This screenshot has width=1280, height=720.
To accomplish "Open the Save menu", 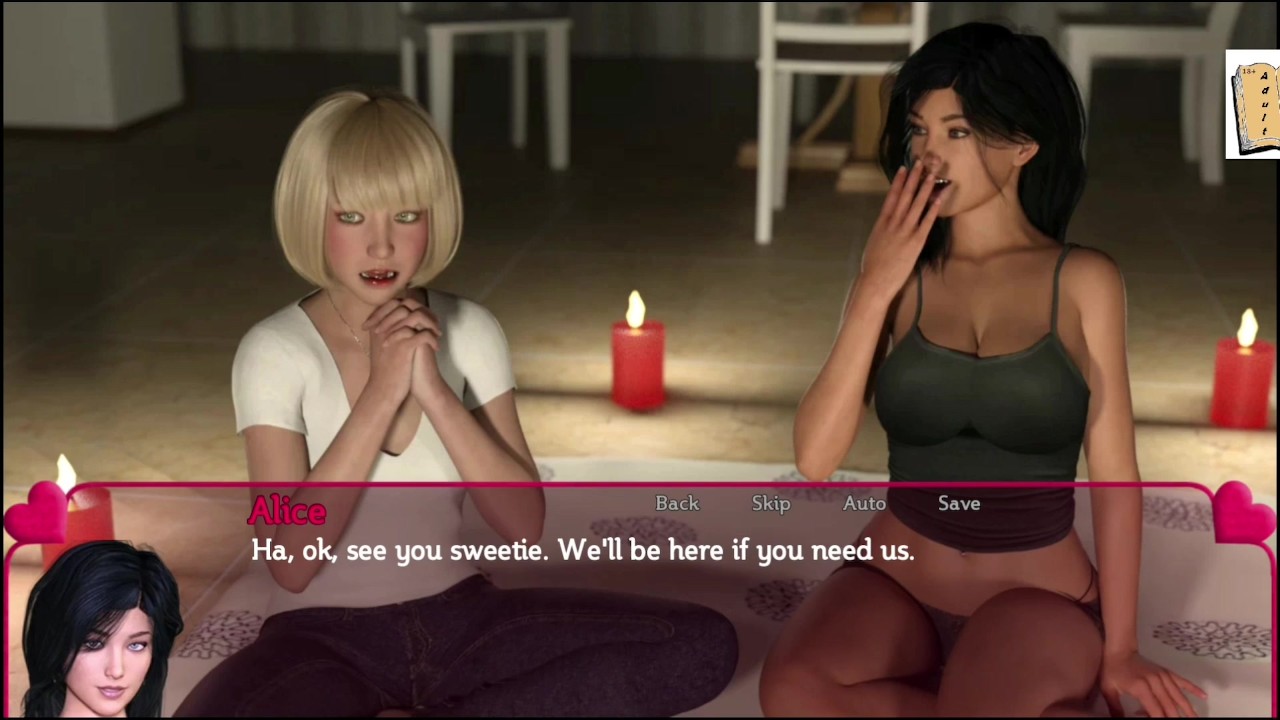I will [x=959, y=503].
